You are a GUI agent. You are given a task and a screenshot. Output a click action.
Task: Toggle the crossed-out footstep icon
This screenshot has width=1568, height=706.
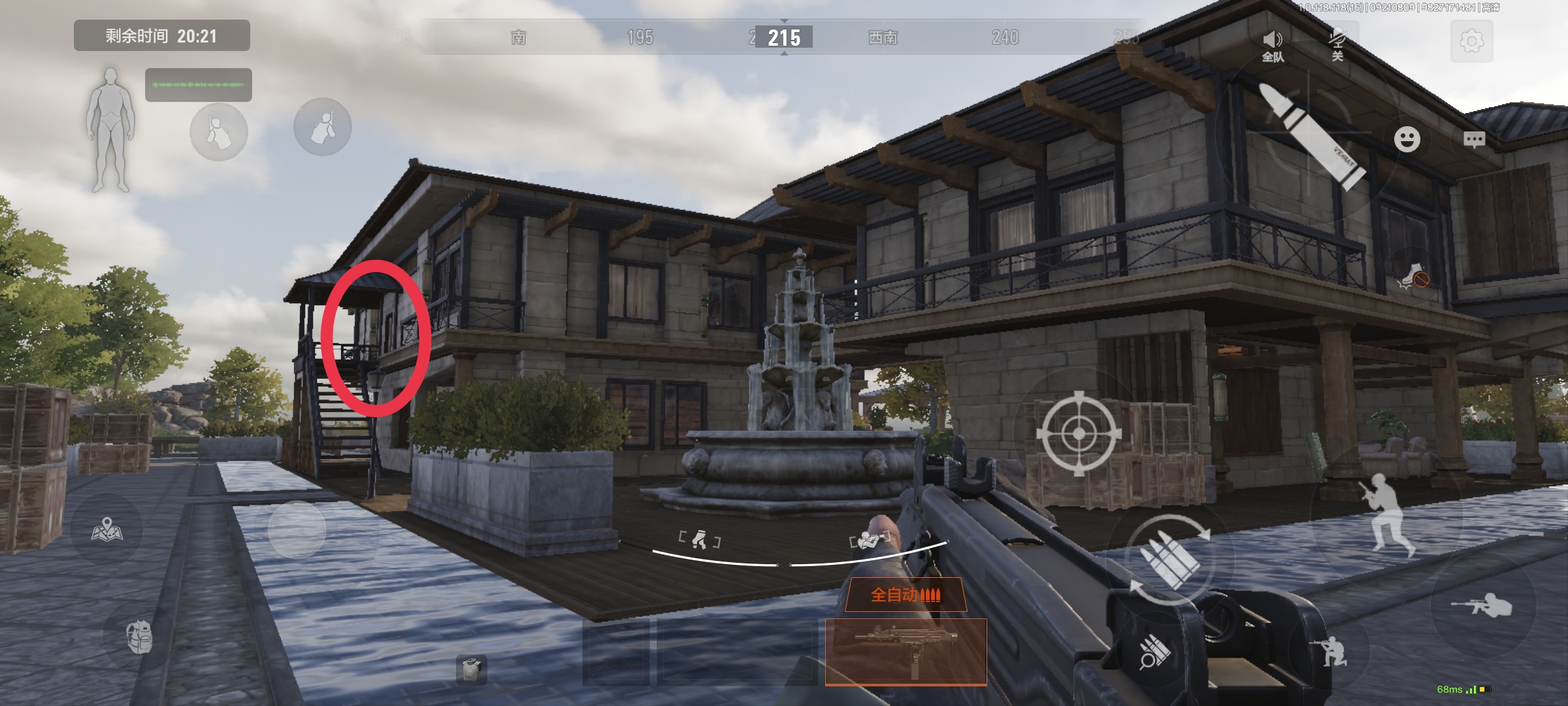click(x=1413, y=277)
